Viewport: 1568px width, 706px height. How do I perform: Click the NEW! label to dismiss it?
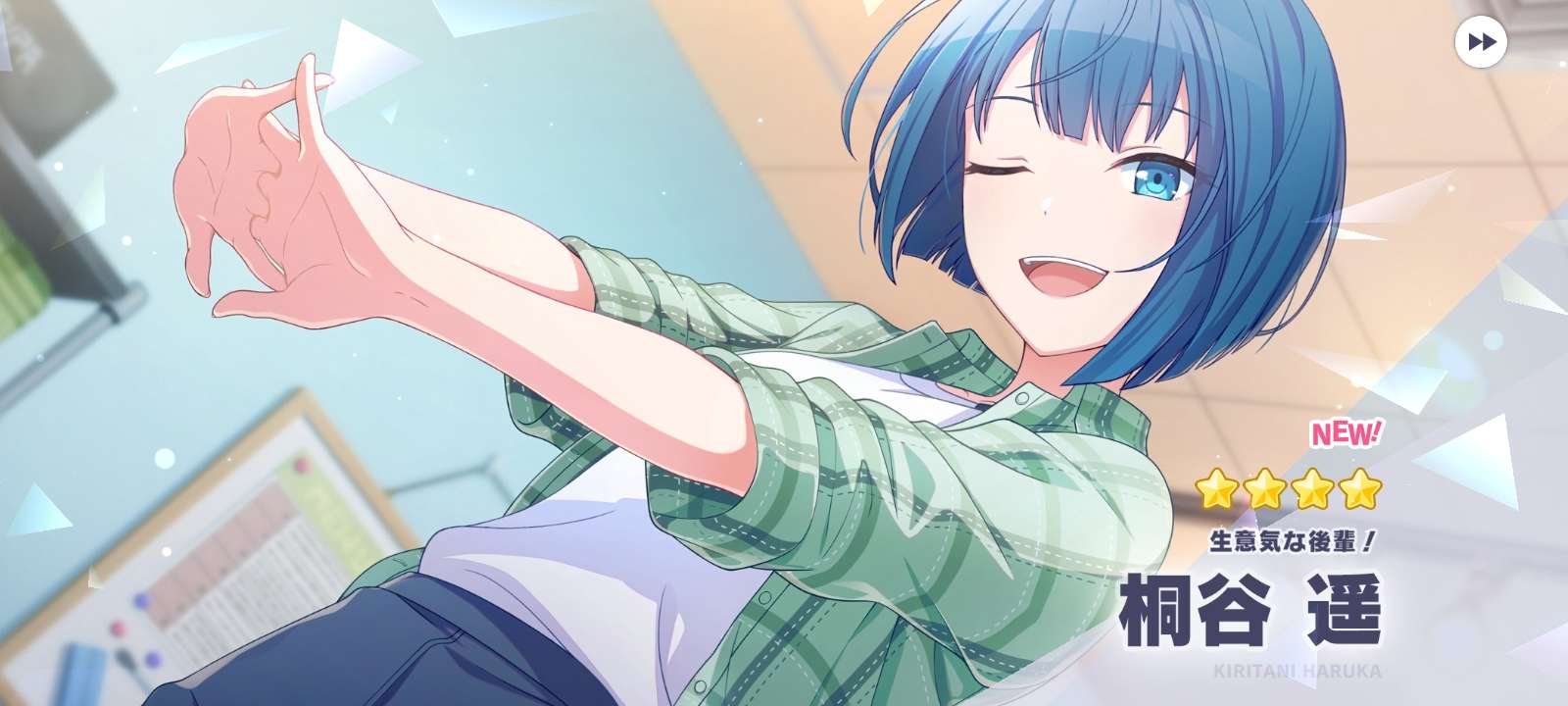[x=1347, y=431]
